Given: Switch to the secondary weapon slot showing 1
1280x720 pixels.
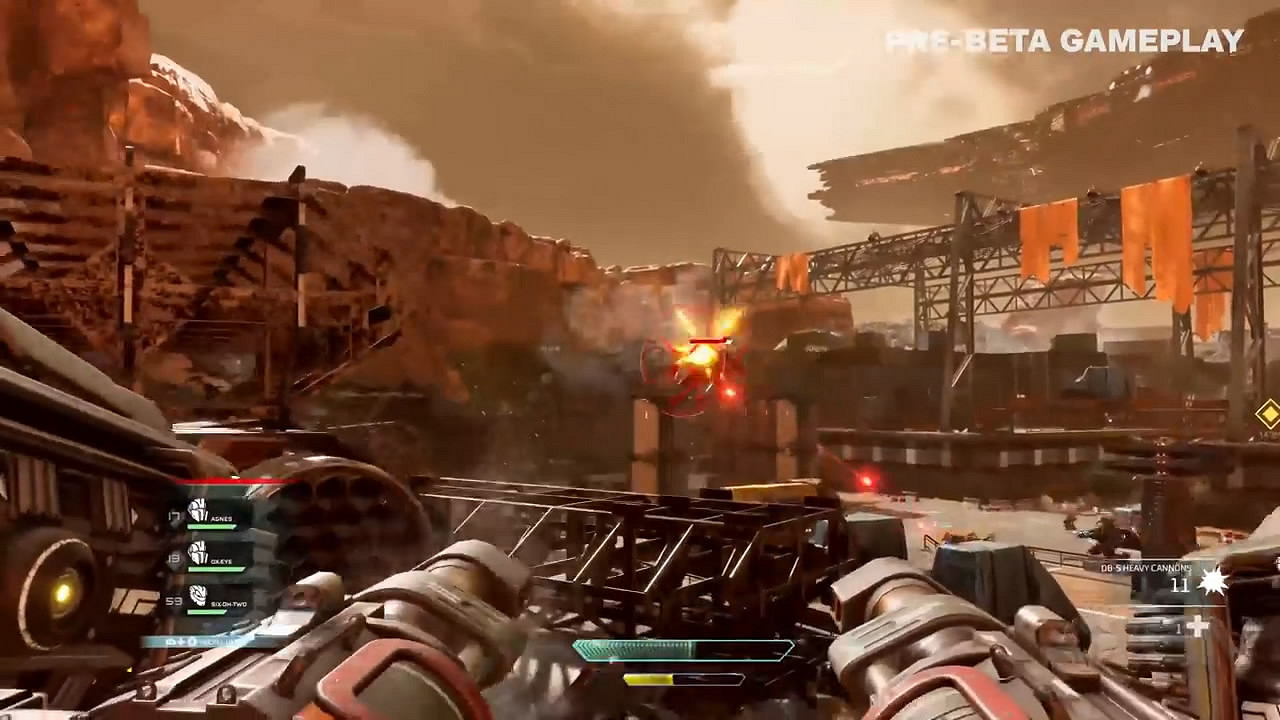Looking at the screenshot, I should tap(1180, 628).
